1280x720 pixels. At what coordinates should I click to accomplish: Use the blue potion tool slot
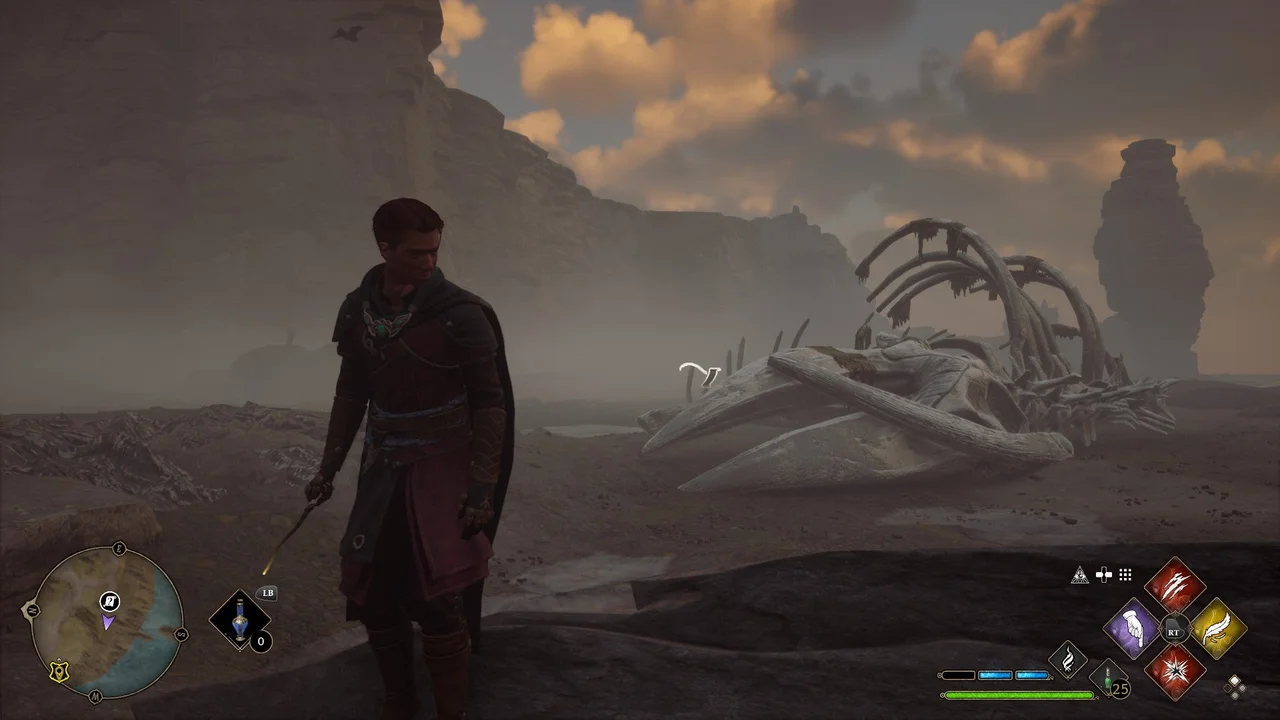pyautogui.click(x=241, y=620)
